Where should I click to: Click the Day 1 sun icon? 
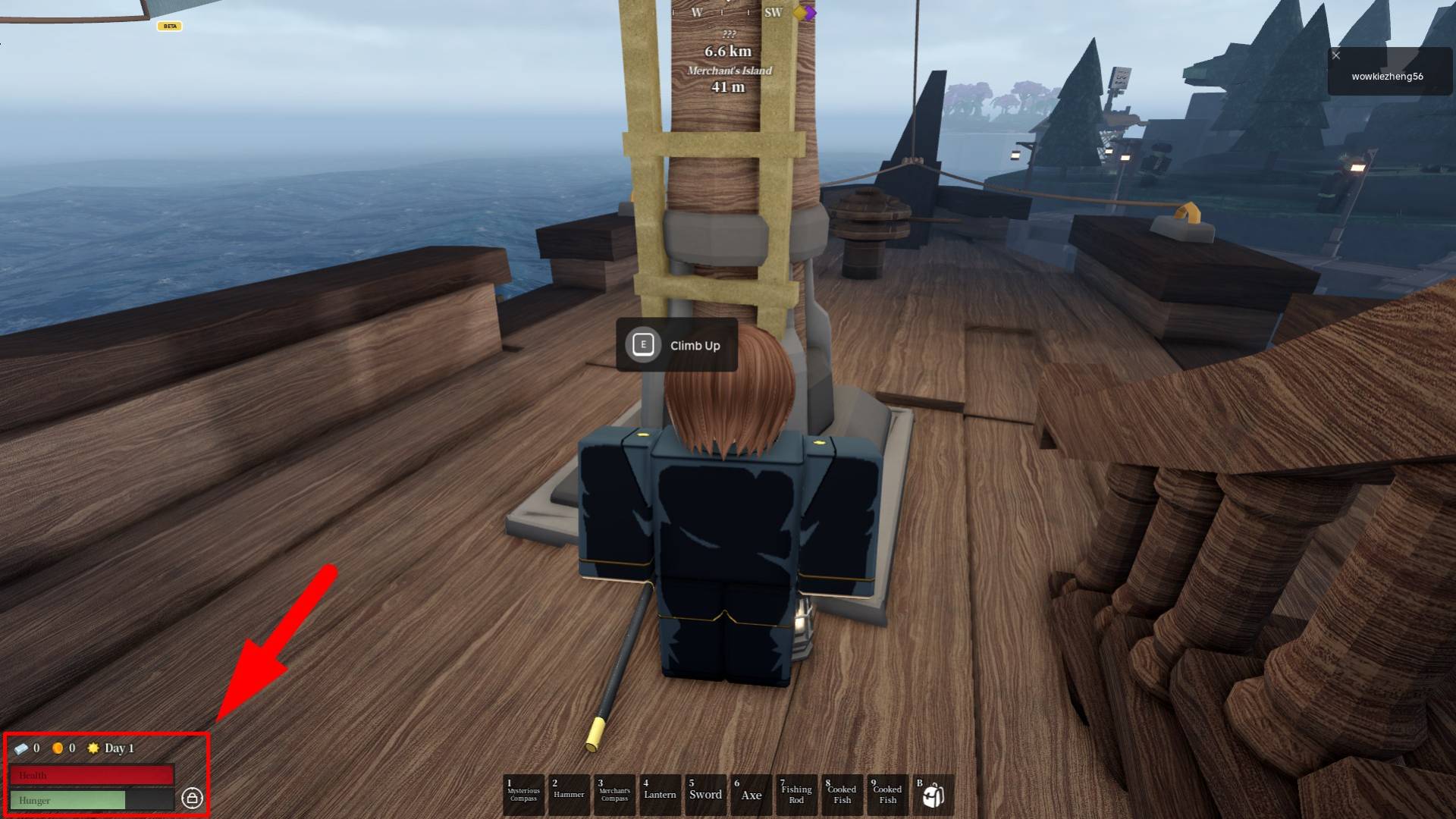(93, 748)
